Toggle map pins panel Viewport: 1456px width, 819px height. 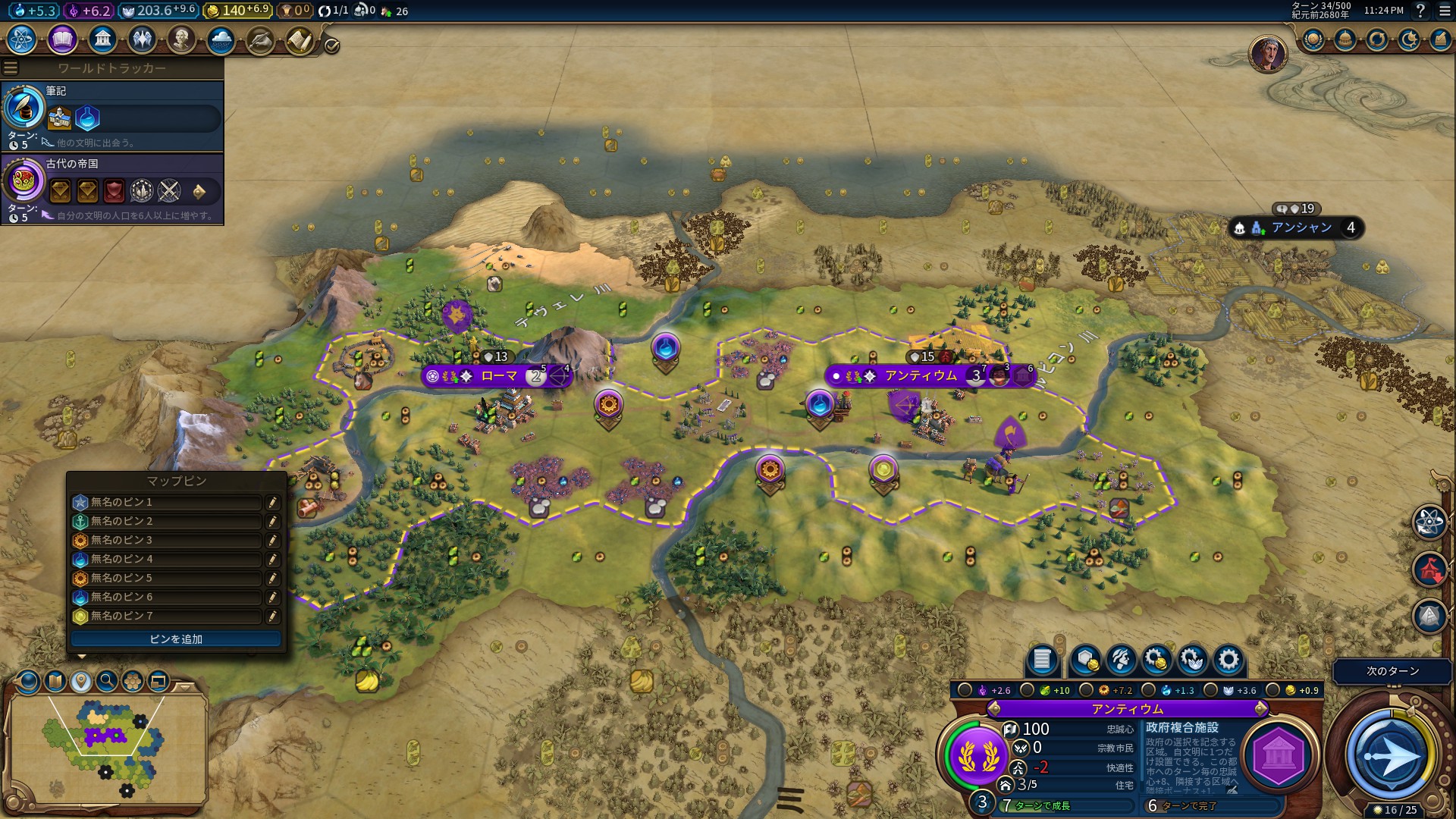tap(81, 681)
